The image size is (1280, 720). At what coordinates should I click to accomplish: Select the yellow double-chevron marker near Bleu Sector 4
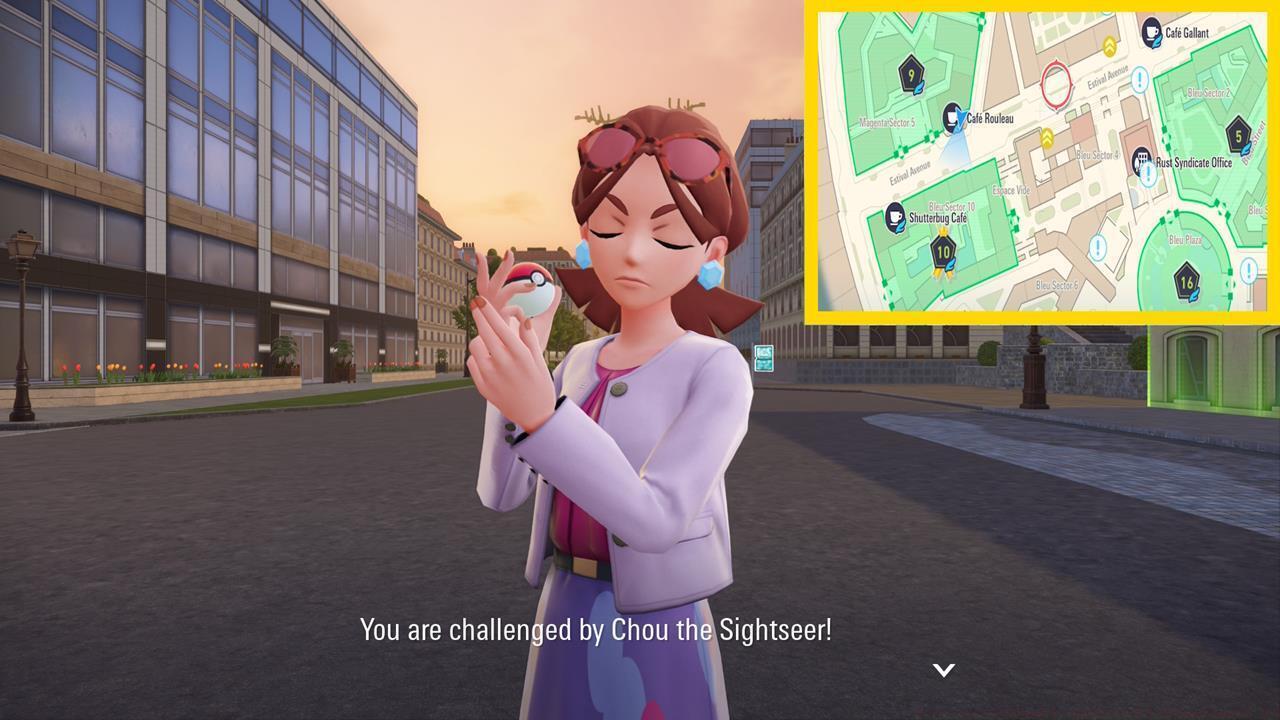tap(1048, 137)
